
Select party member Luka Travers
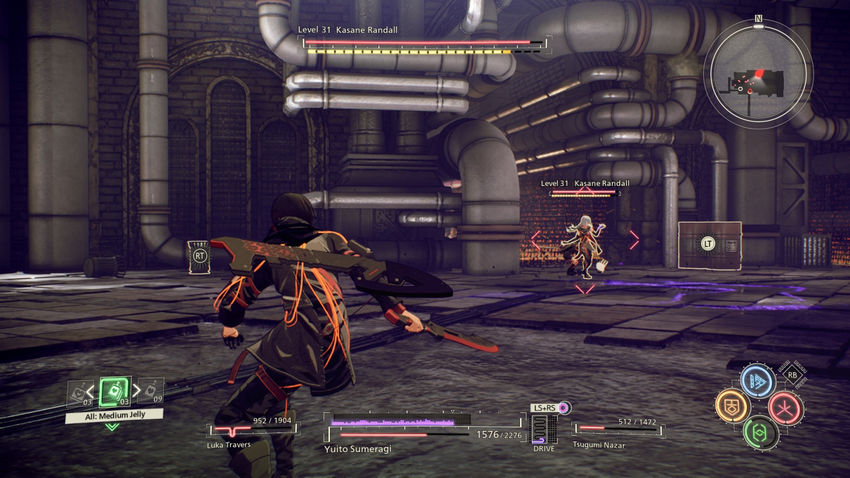(x=250, y=432)
